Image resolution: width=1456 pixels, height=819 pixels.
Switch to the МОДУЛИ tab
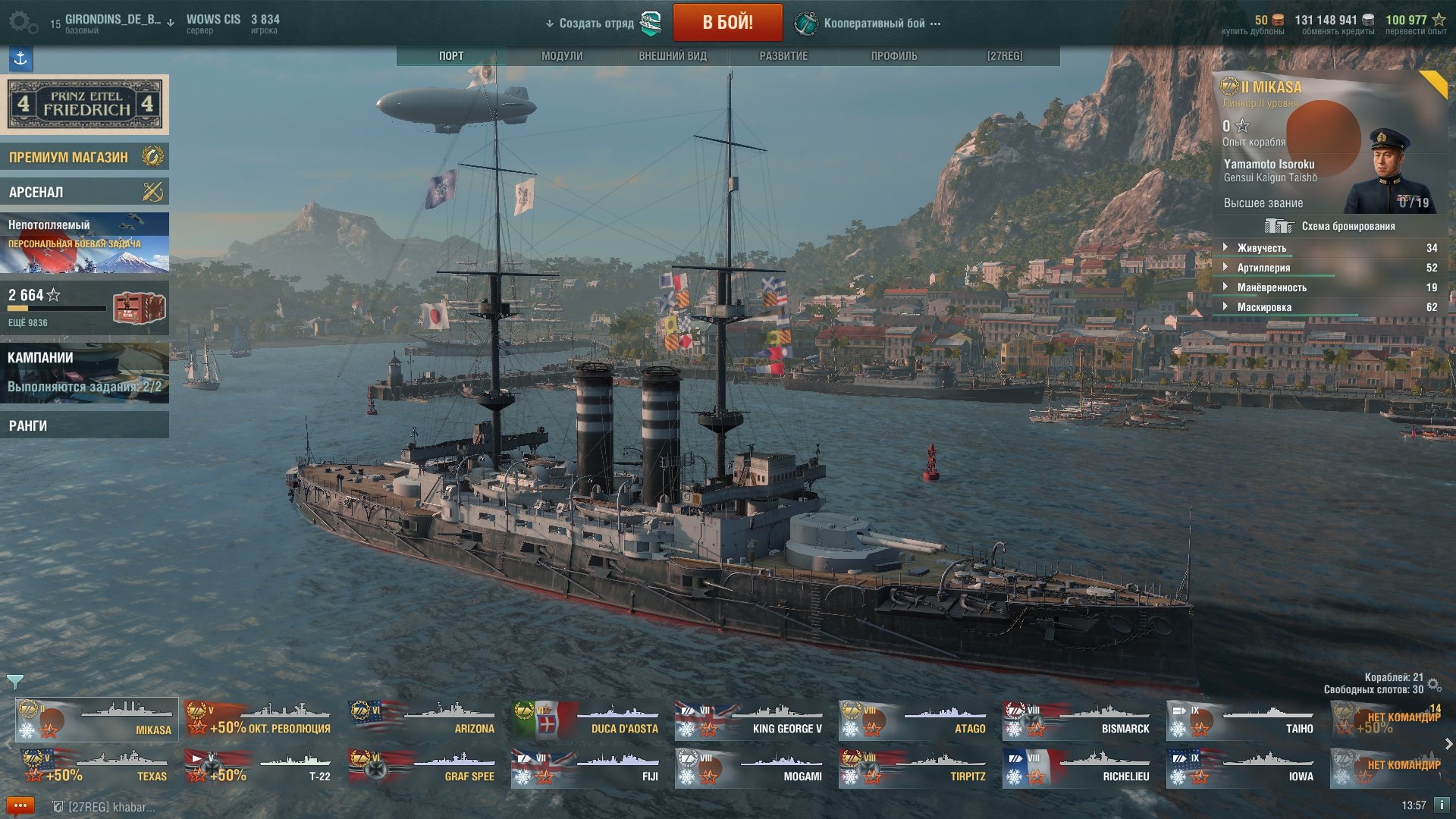click(562, 56)
